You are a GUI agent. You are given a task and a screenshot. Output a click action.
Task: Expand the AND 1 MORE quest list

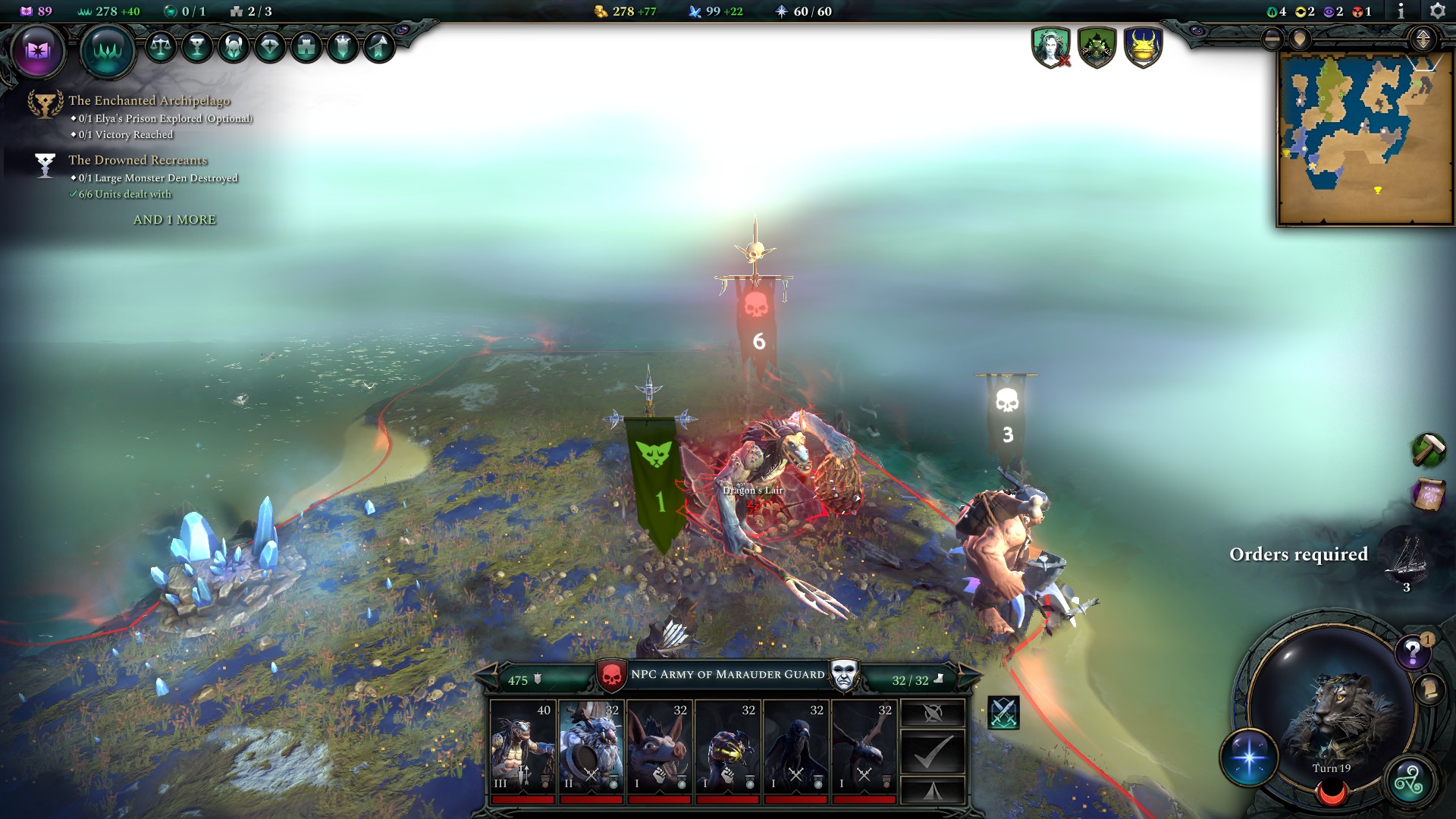[x=174, y=219]
